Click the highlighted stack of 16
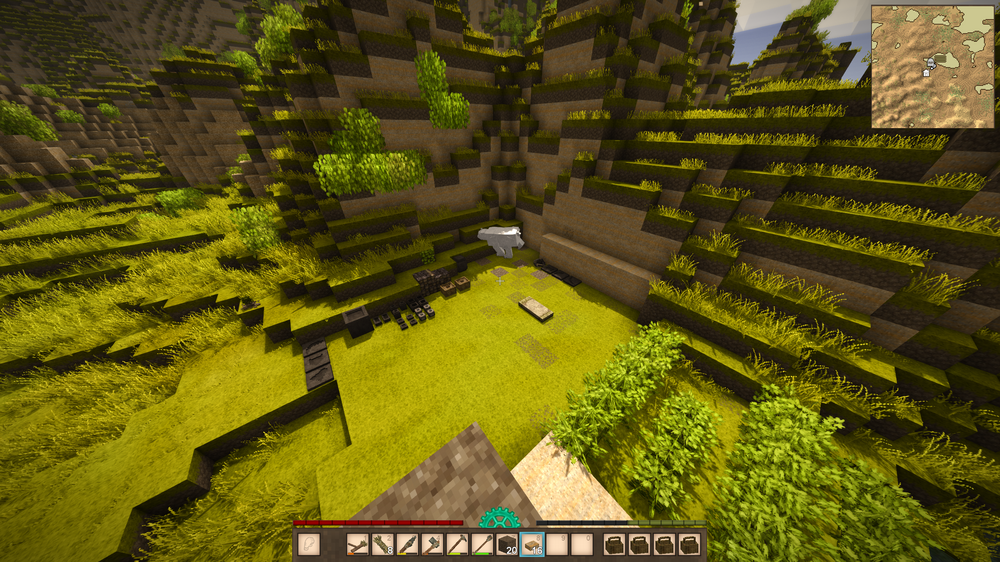This screenshot has width=1000, height=562. tap(533, 544)
